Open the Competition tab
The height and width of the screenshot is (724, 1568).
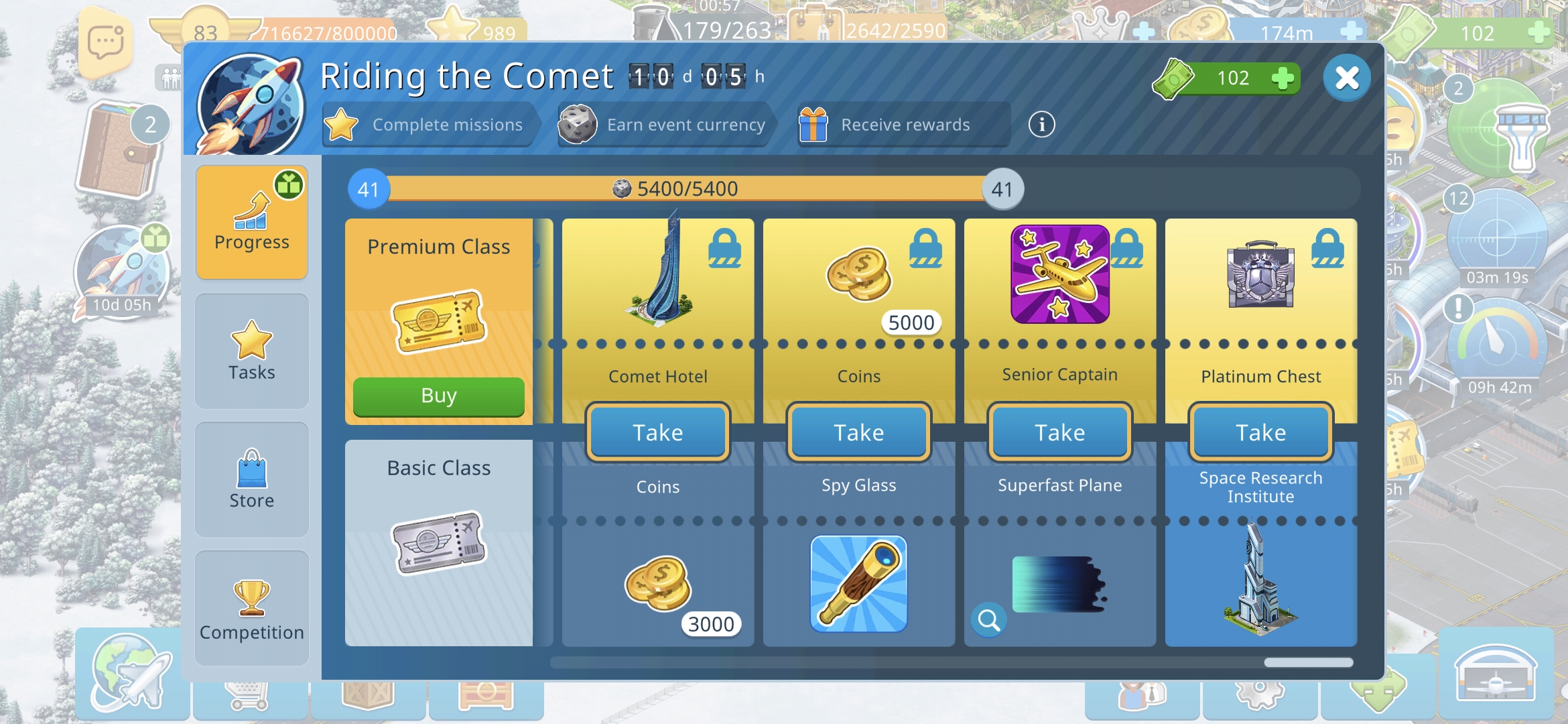[x=252, y=608]
